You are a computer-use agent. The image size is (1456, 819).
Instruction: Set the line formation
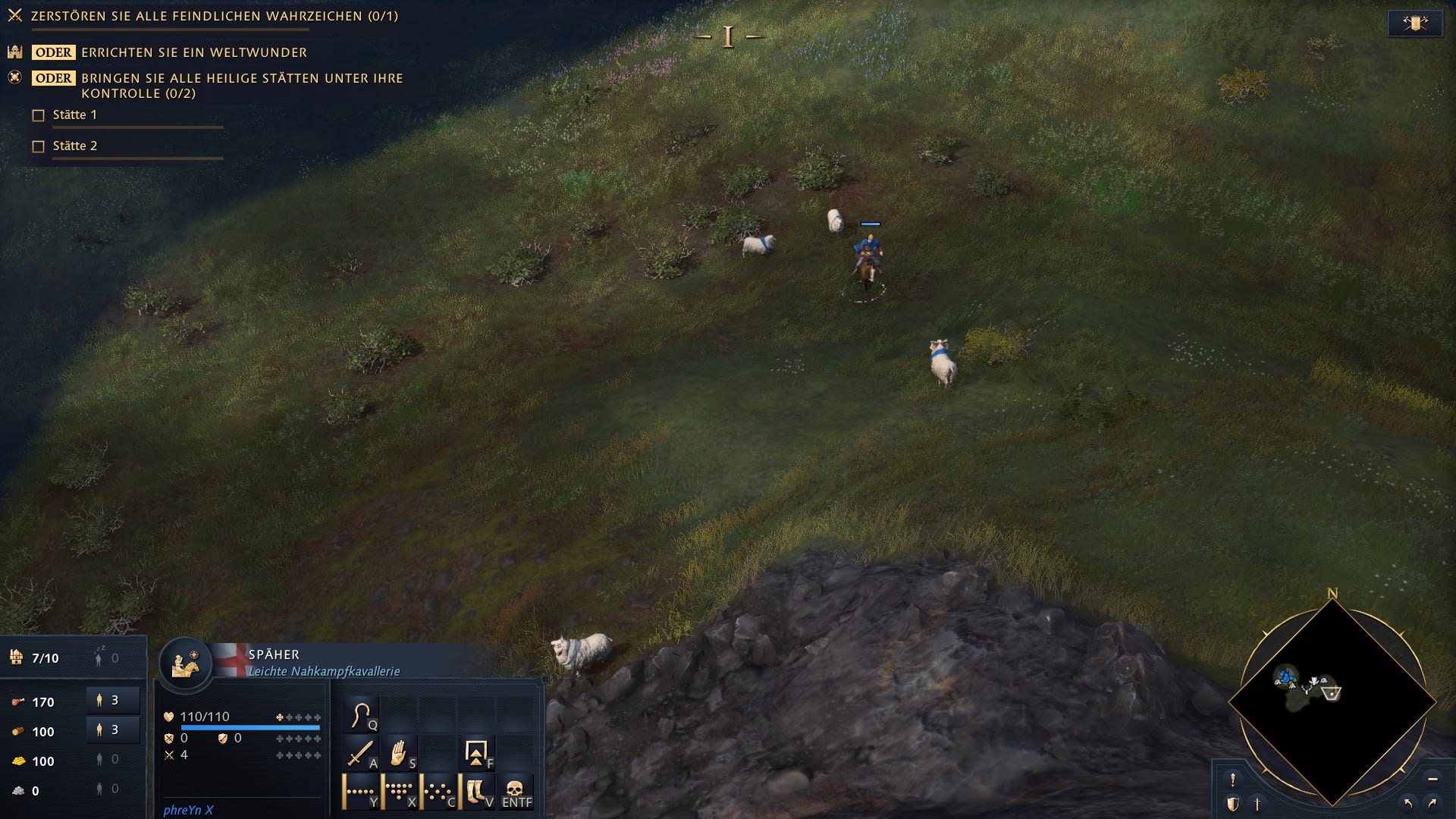tap(361, 792)
